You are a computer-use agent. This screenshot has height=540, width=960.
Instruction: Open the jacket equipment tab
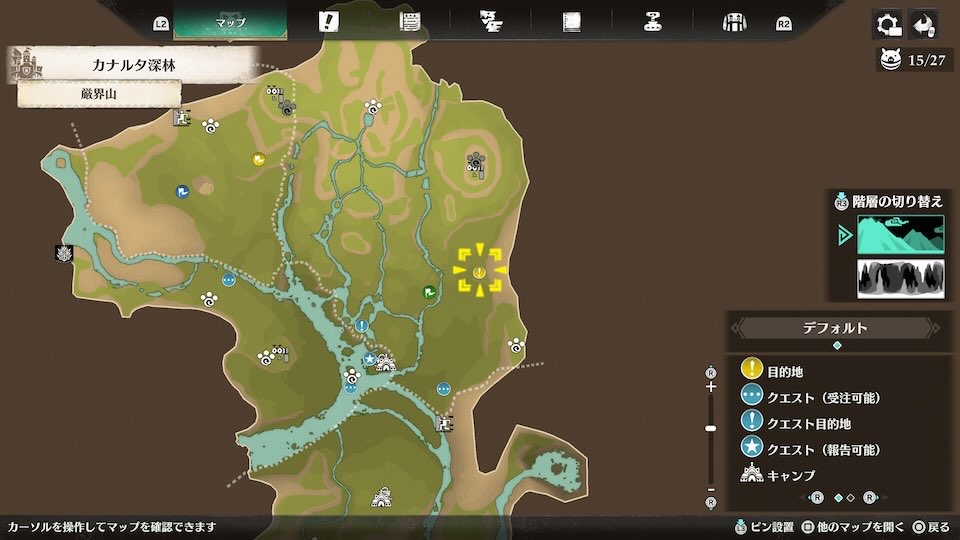[735, 22]
